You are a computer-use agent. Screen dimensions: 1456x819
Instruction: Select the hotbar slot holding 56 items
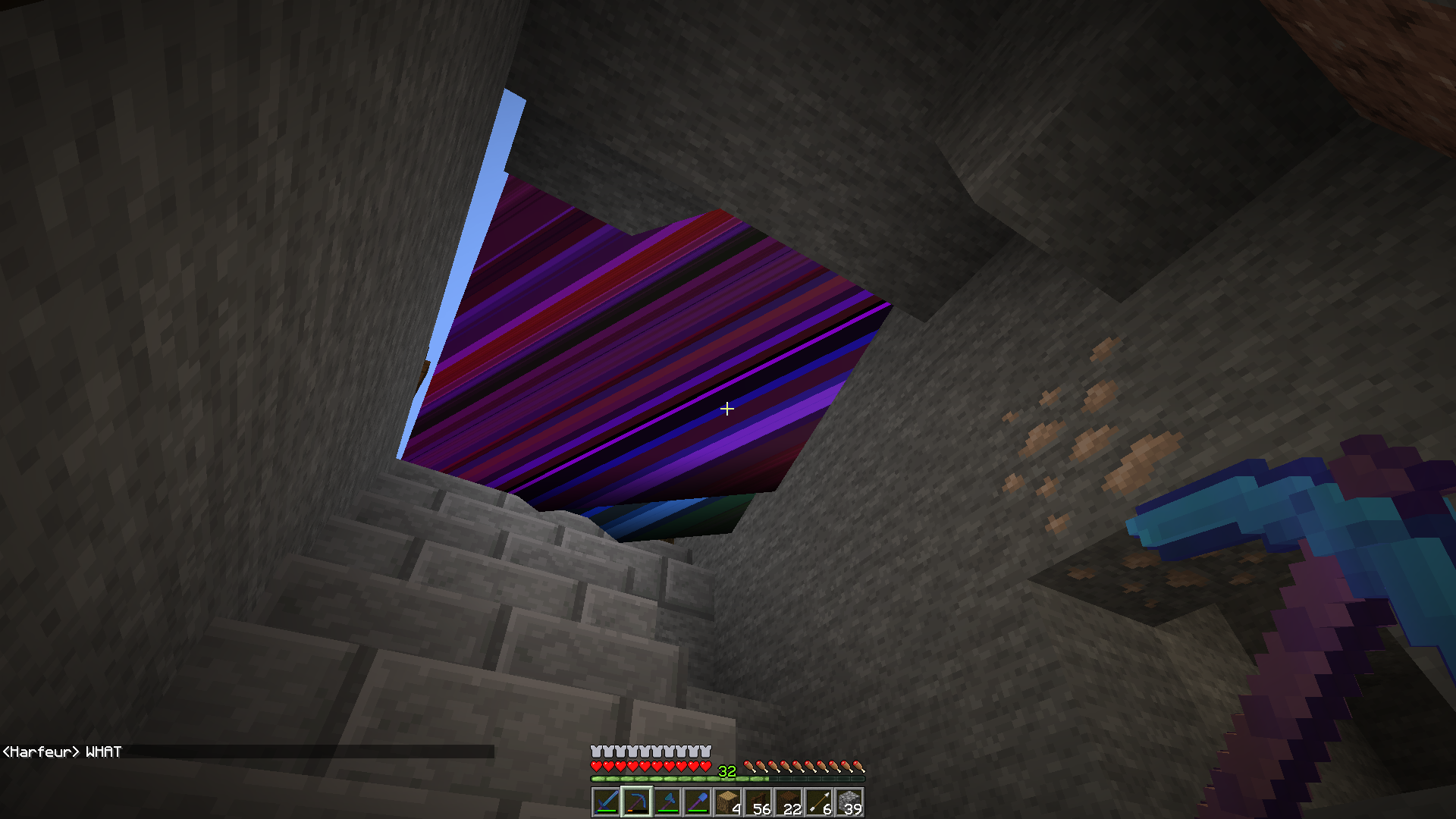[758, 802]
